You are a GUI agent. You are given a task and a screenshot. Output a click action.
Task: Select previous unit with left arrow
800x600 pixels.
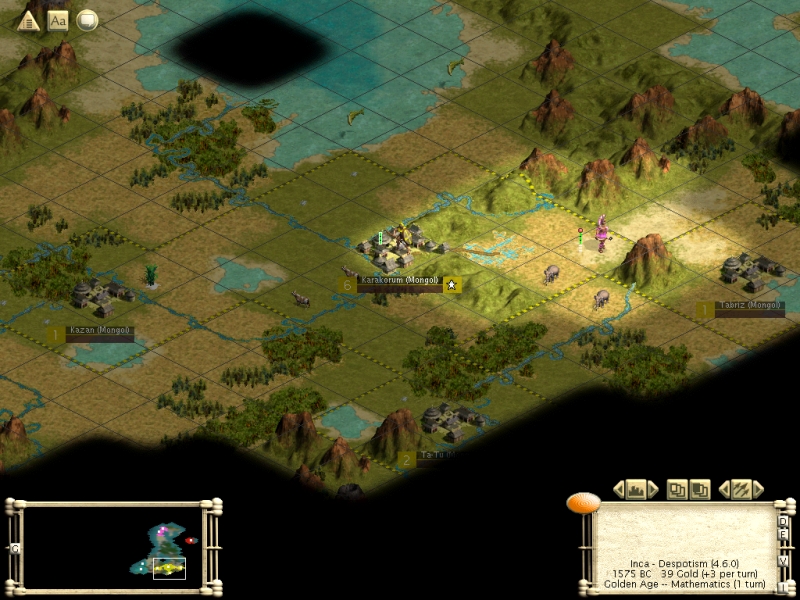724,489
